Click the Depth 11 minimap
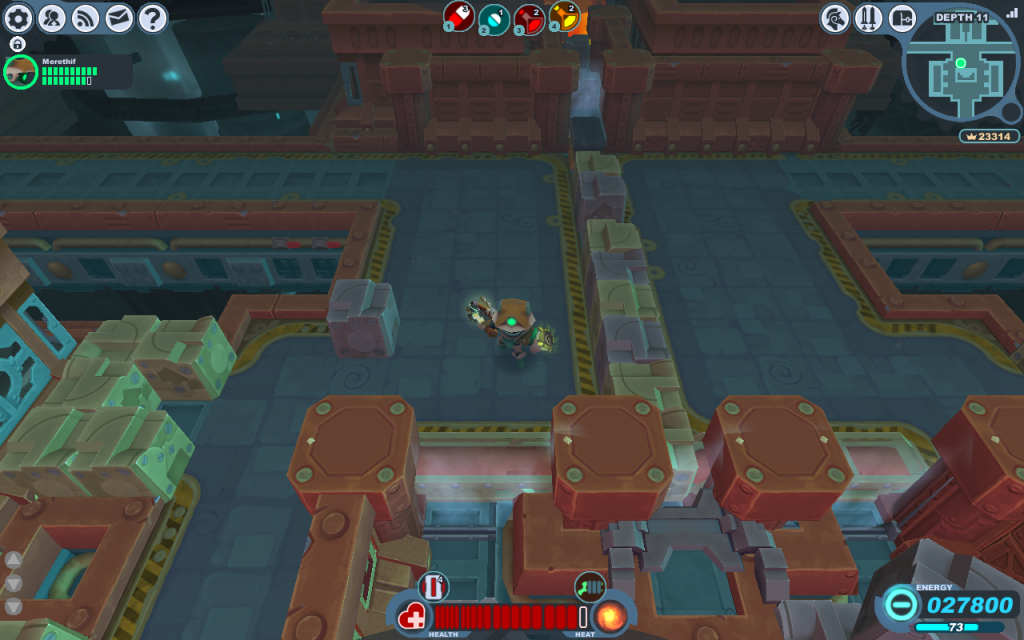 (x=961, y=70)
